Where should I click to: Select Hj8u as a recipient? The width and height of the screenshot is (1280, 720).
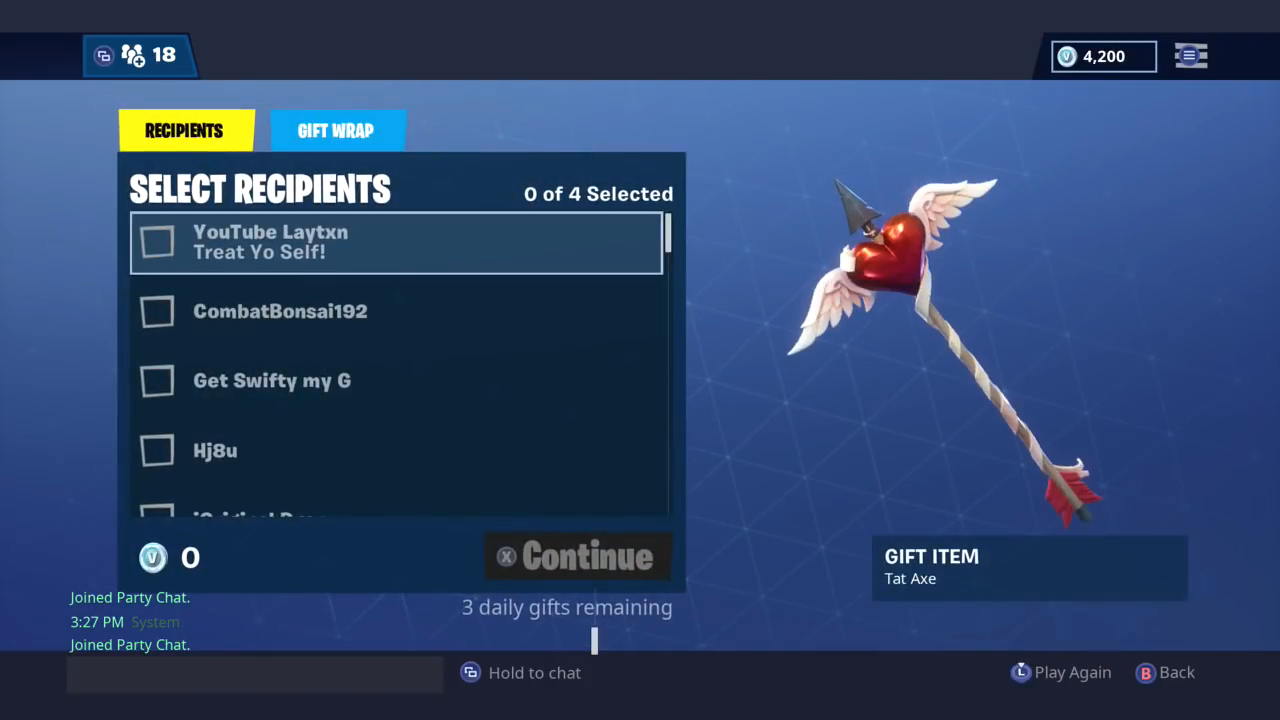(157, 450)
